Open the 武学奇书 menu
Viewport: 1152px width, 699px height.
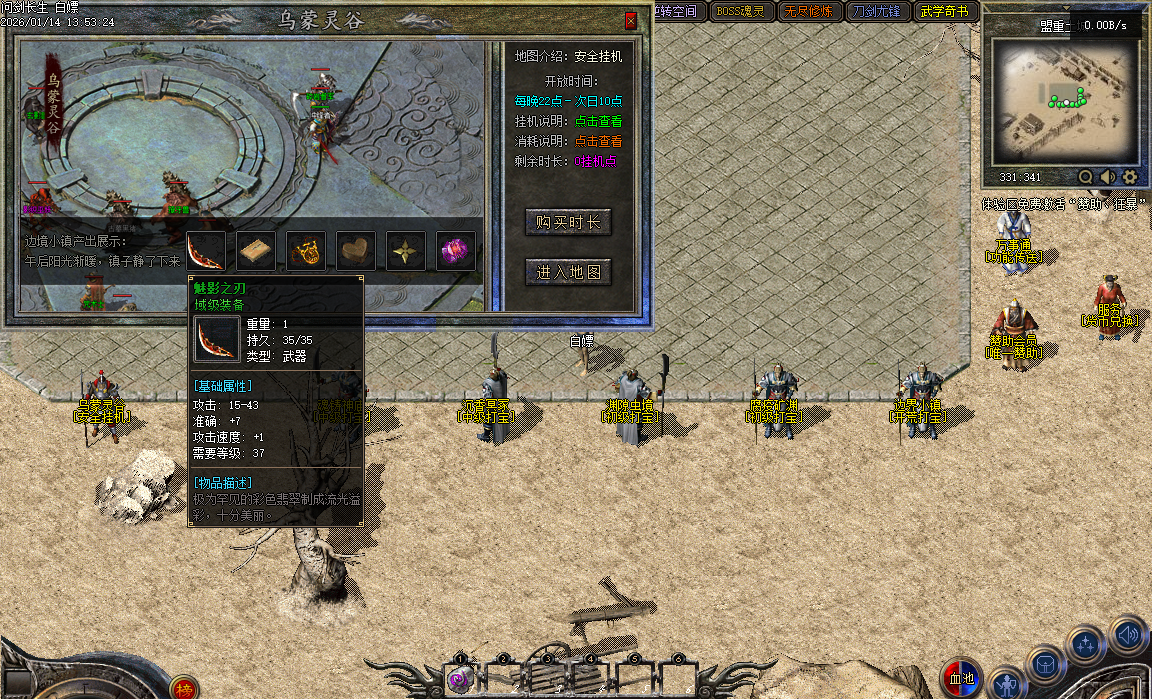943,12
